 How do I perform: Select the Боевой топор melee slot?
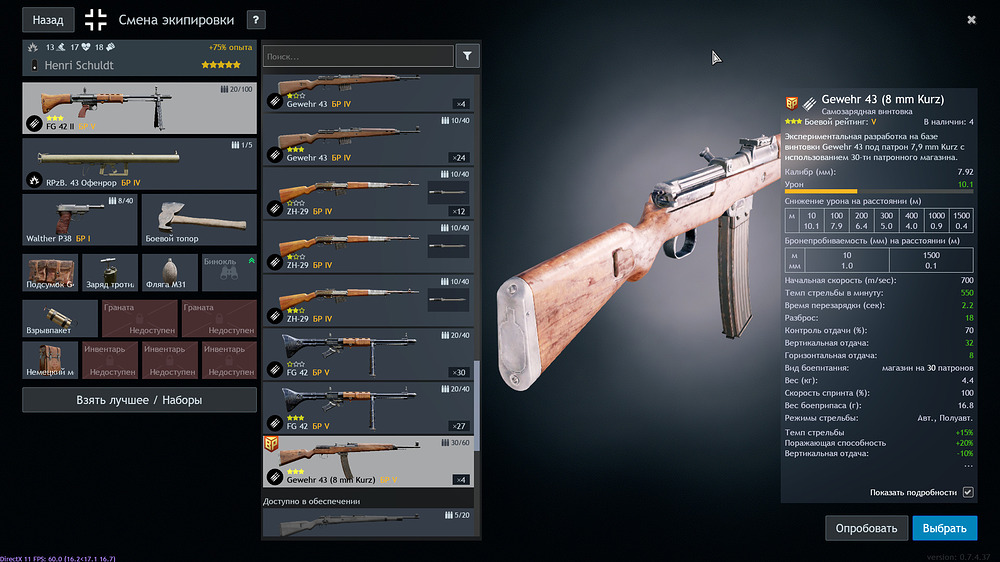199,220
